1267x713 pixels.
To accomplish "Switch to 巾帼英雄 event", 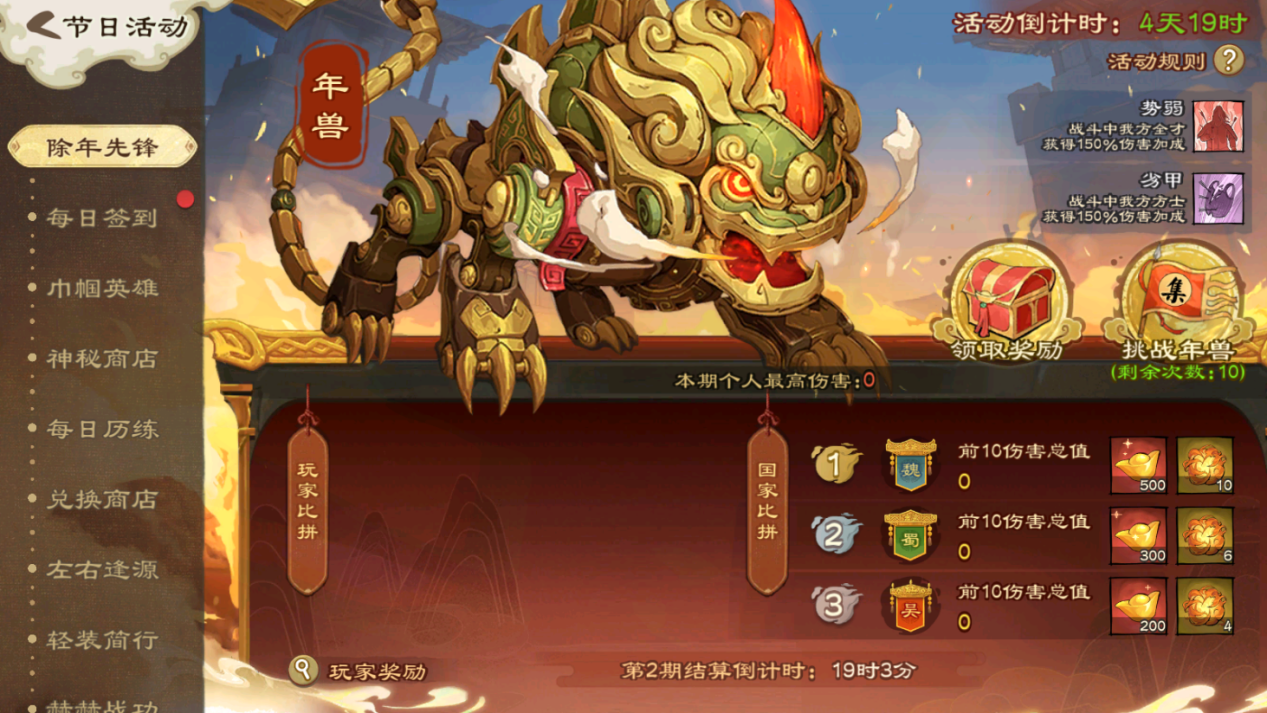I will tap(102, 288).
